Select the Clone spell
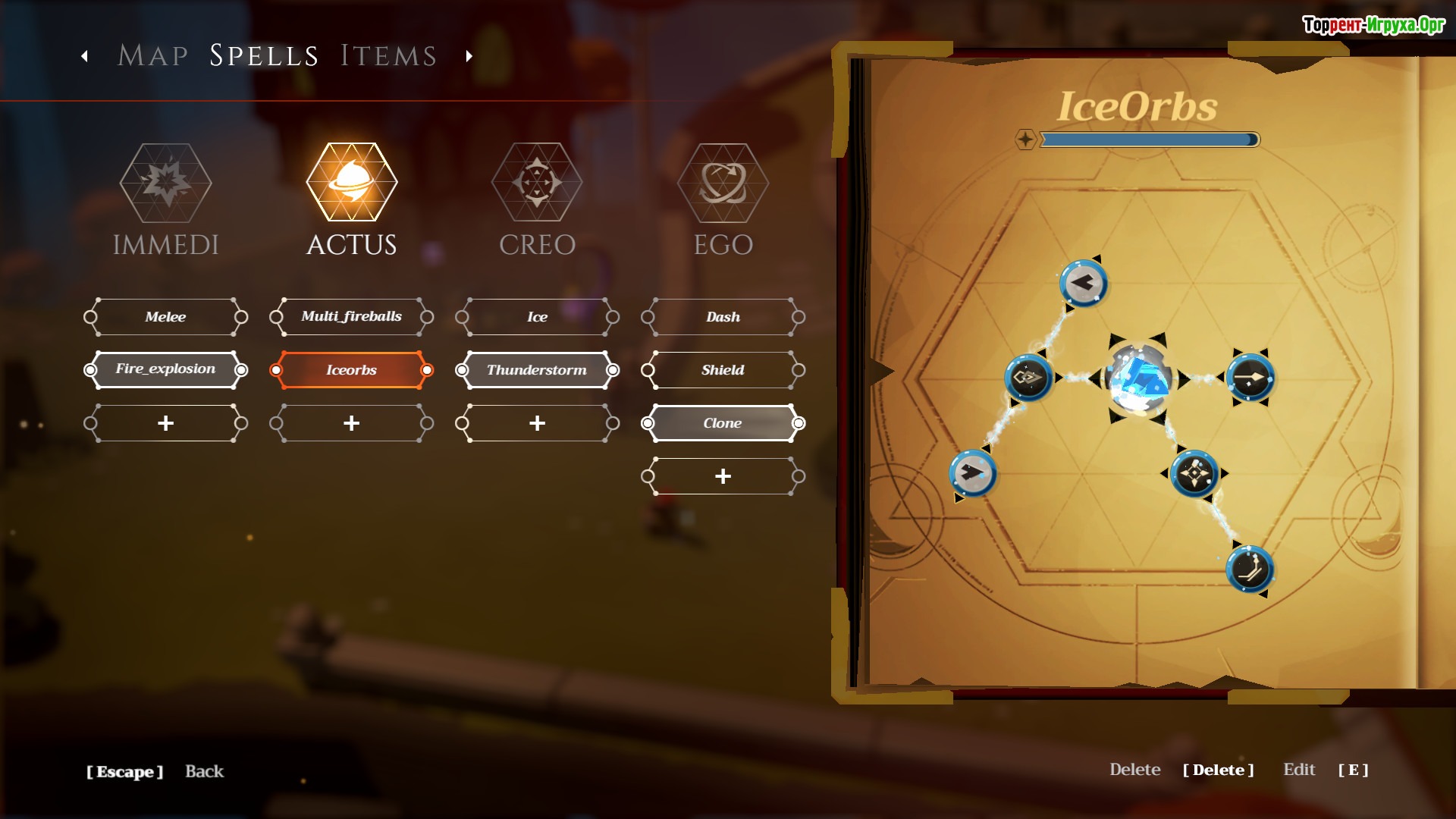The height and width of the screenshot is (819, 1456). point(723,423)
